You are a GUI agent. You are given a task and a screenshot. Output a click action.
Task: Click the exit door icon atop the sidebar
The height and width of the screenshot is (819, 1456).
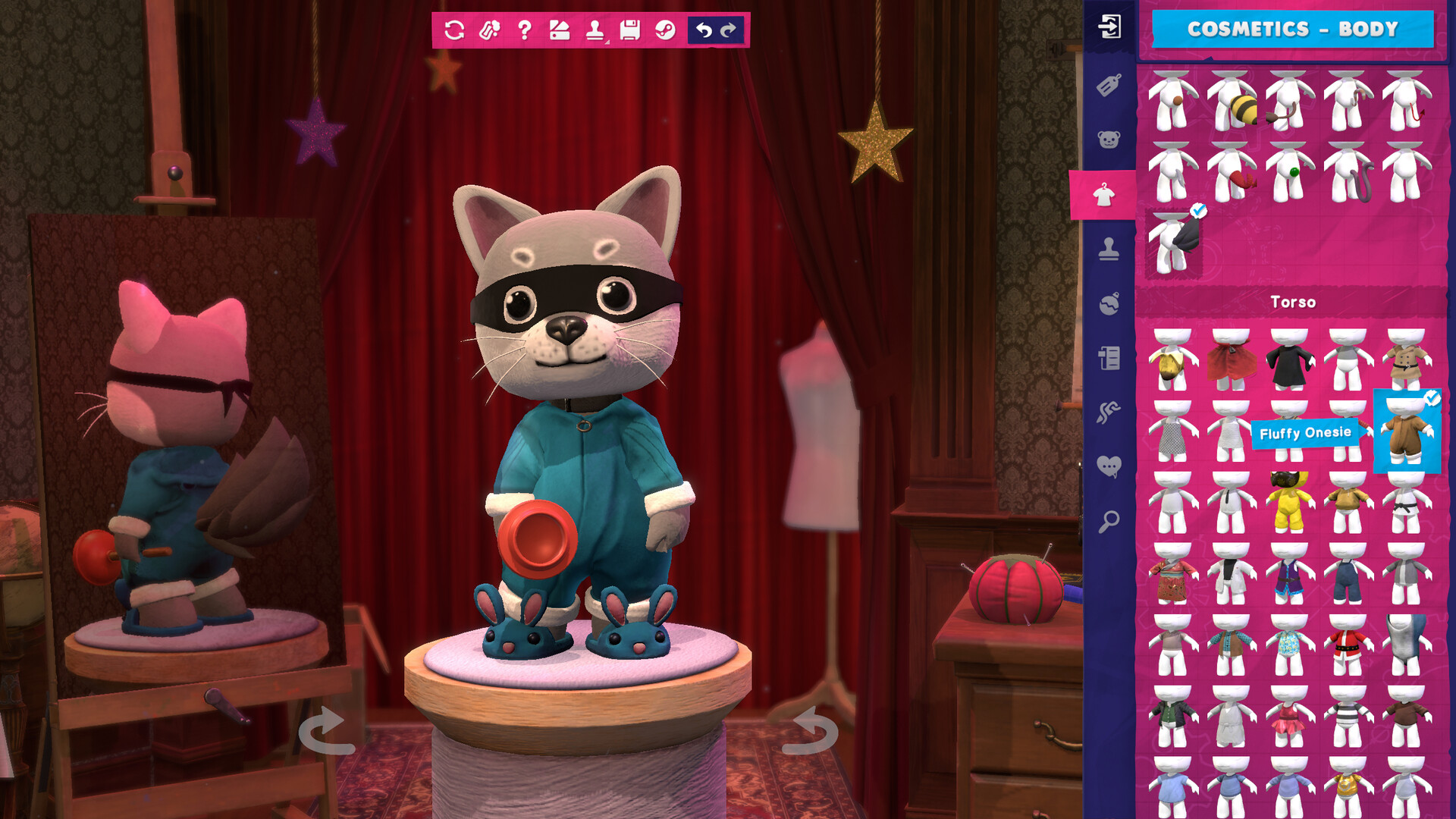coord(1109,24)
